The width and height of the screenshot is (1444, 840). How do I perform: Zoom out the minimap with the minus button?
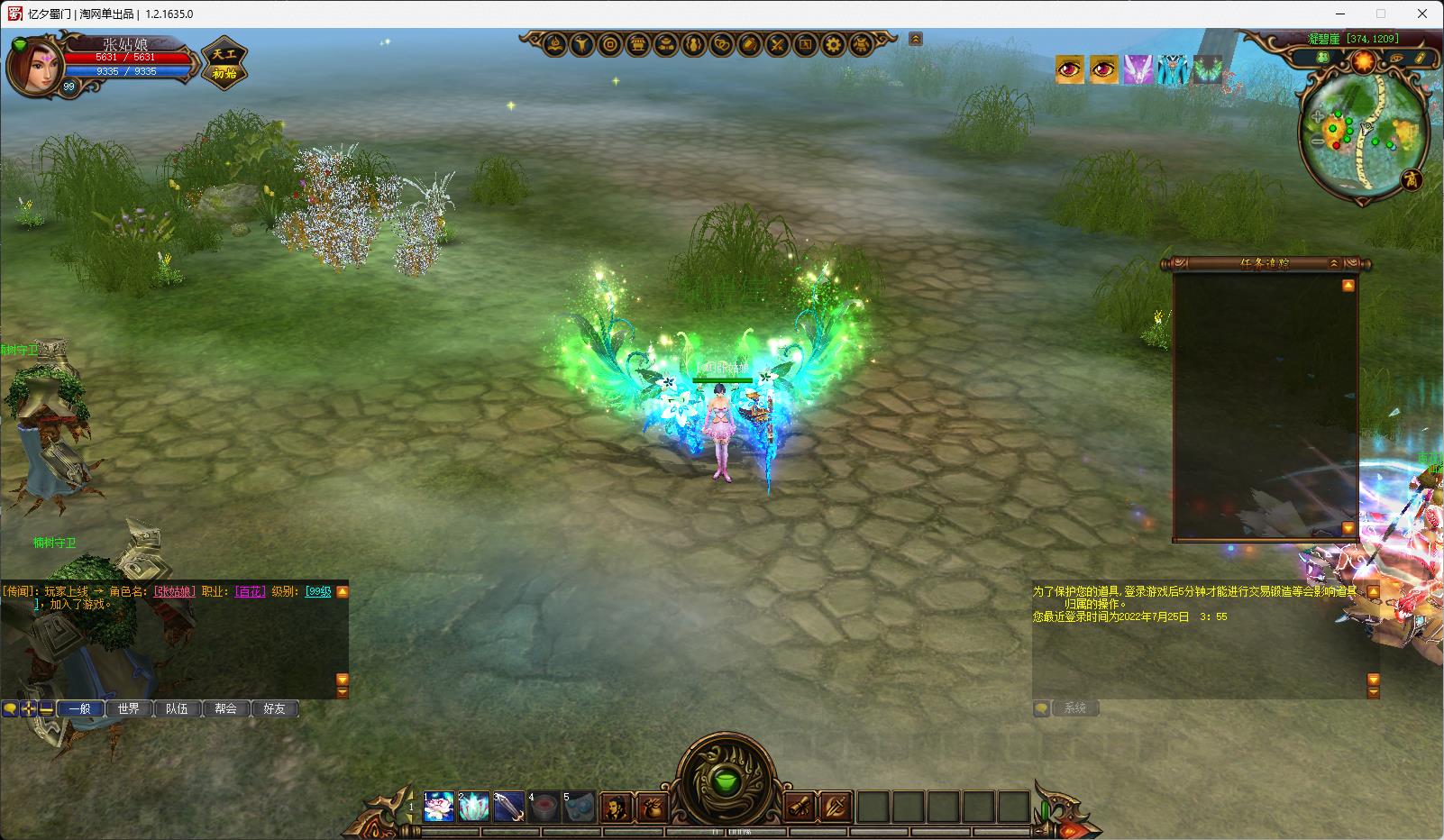click(x=1318, y=142)
